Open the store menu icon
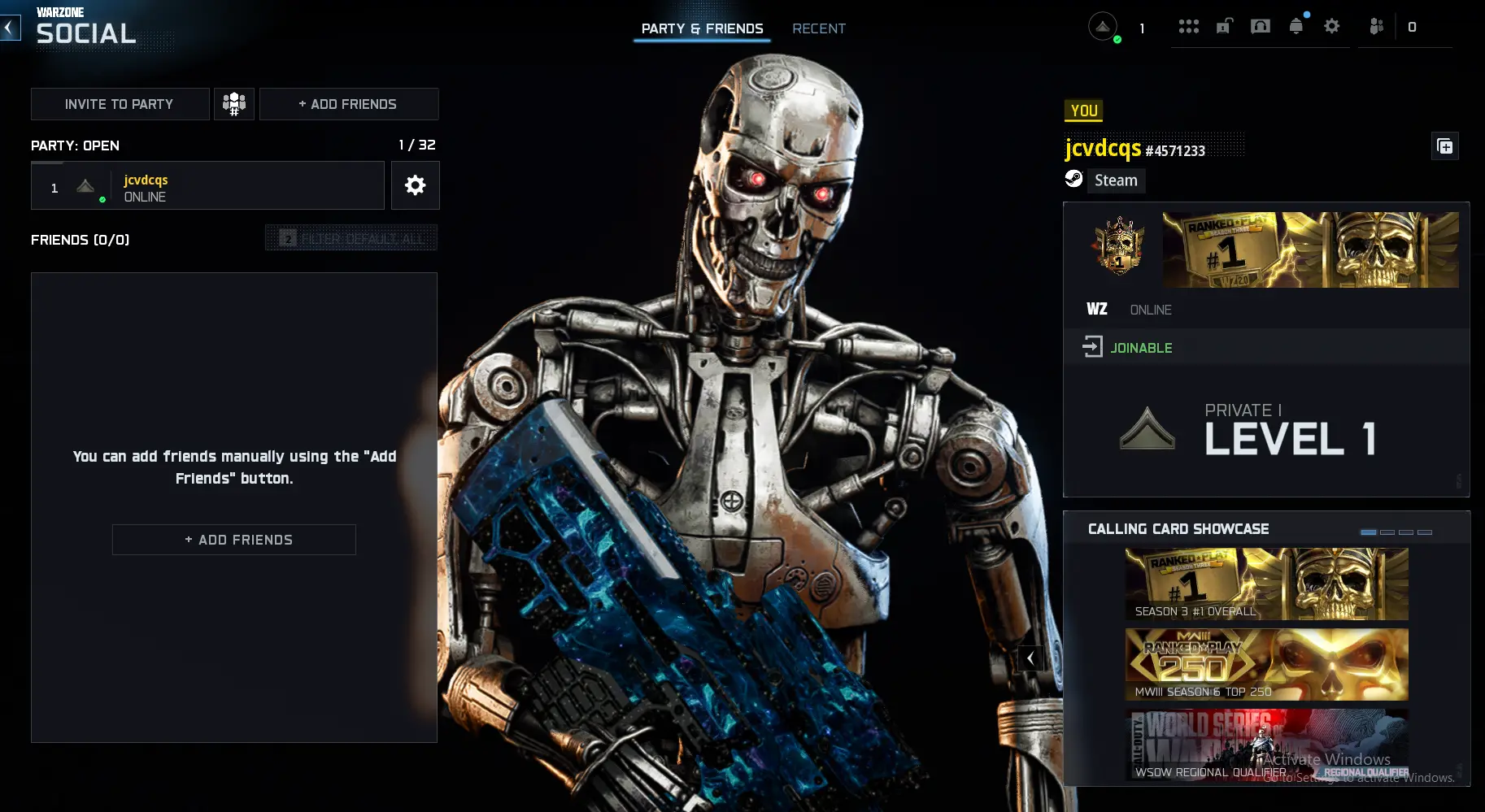Viewport: 1485px width, 812px height. pos(1189,26)
